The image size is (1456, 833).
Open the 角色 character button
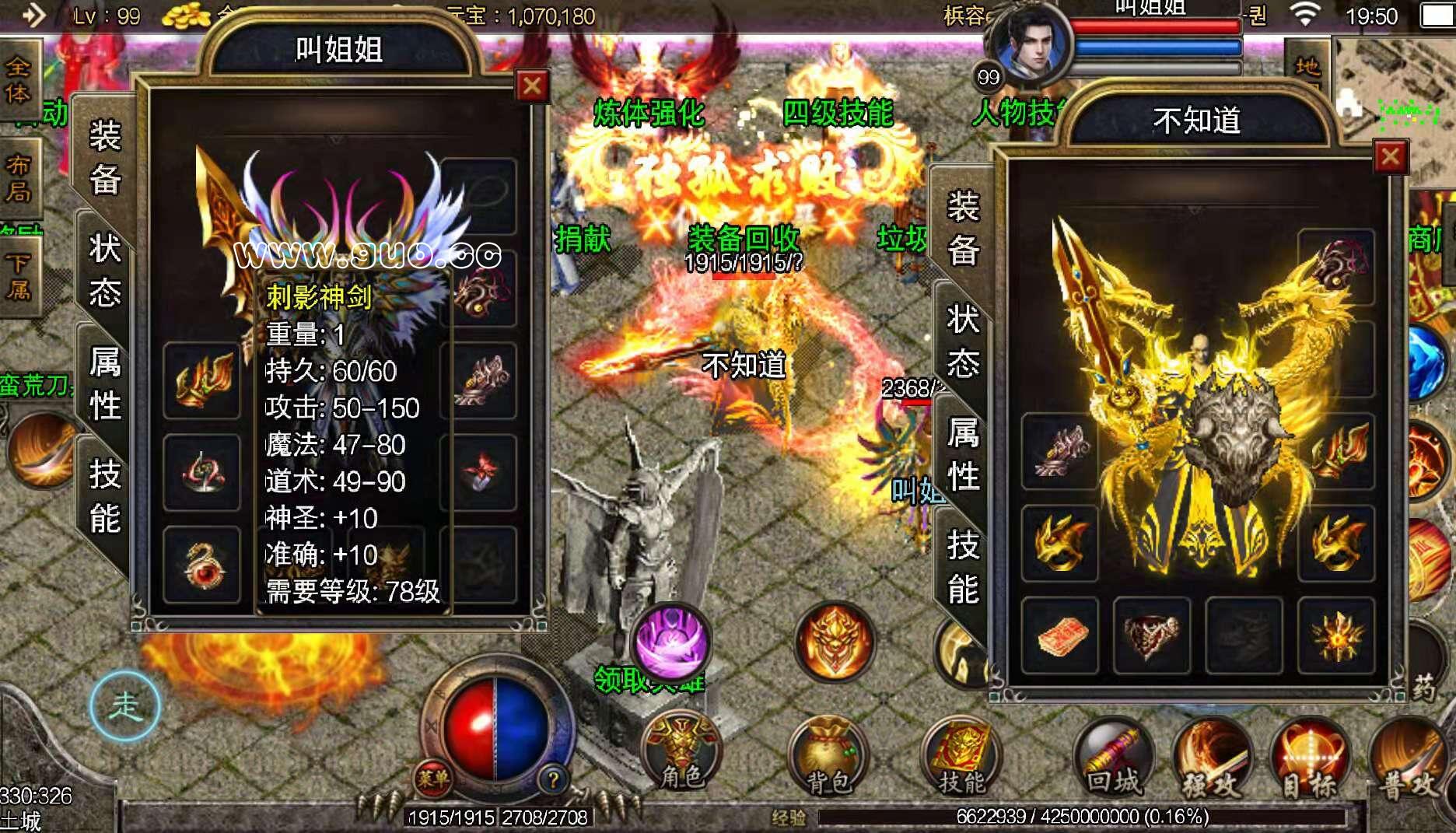pyautogui.click(x=682, y=753)
